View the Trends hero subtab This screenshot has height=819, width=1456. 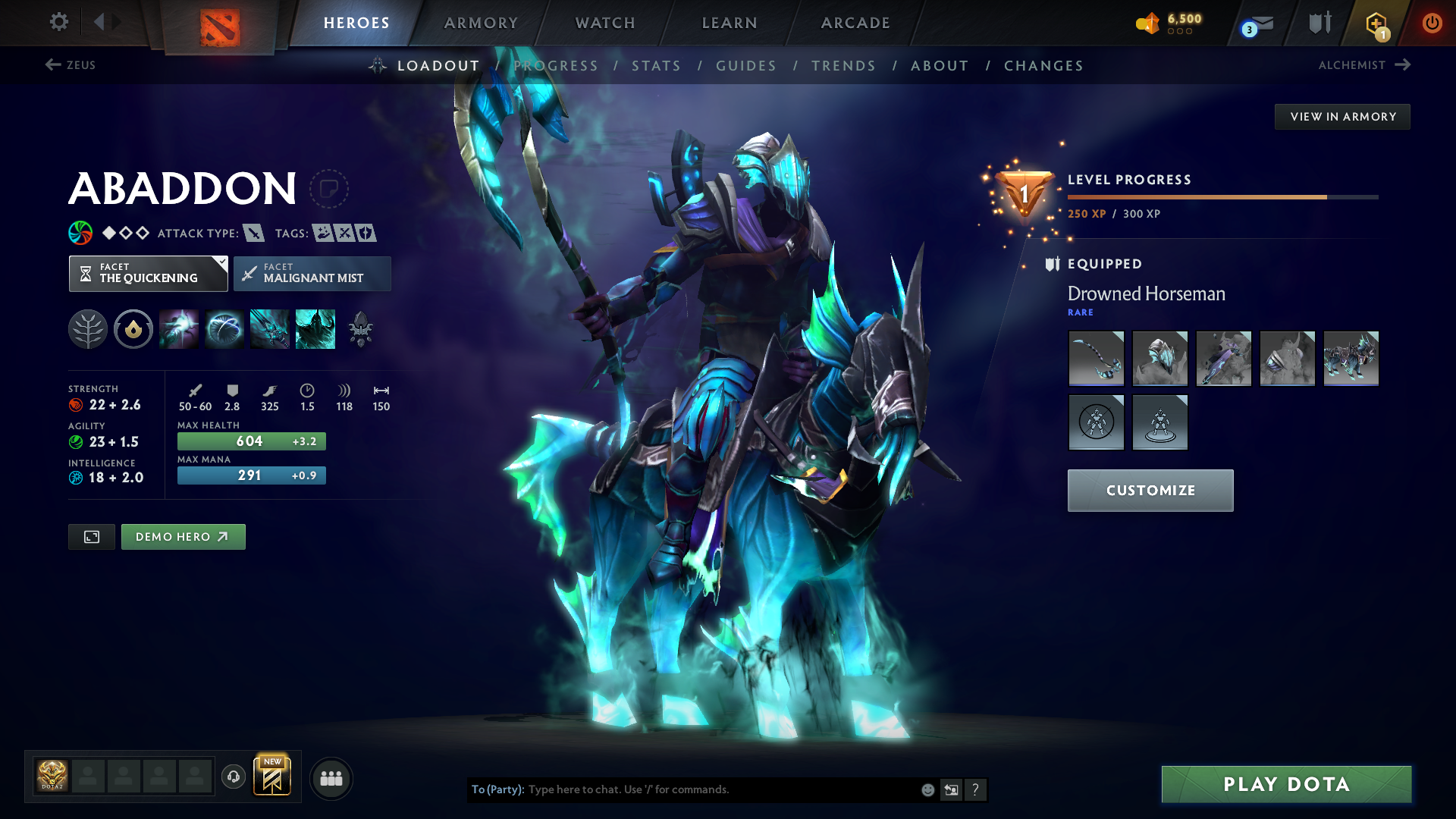(x=843, y=66)
